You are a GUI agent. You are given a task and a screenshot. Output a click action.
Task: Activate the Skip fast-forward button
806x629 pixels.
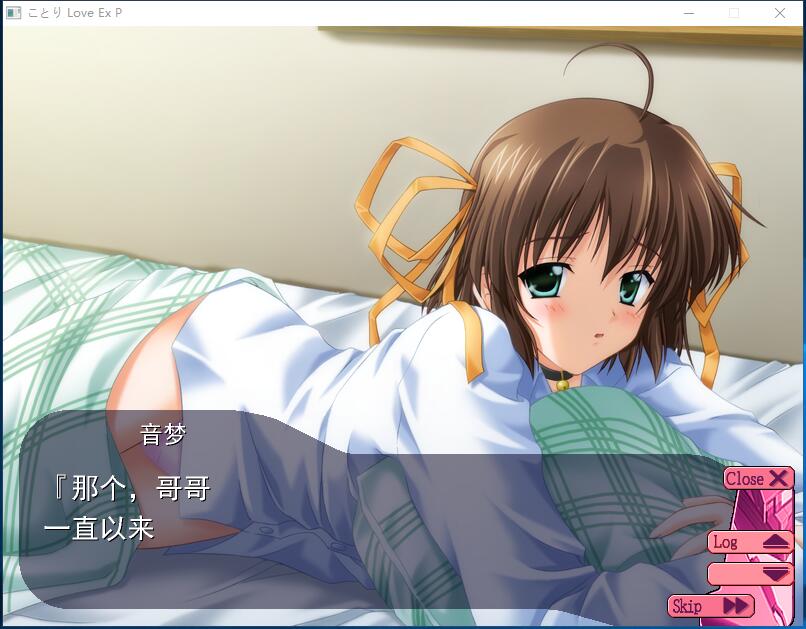[711, 606]
